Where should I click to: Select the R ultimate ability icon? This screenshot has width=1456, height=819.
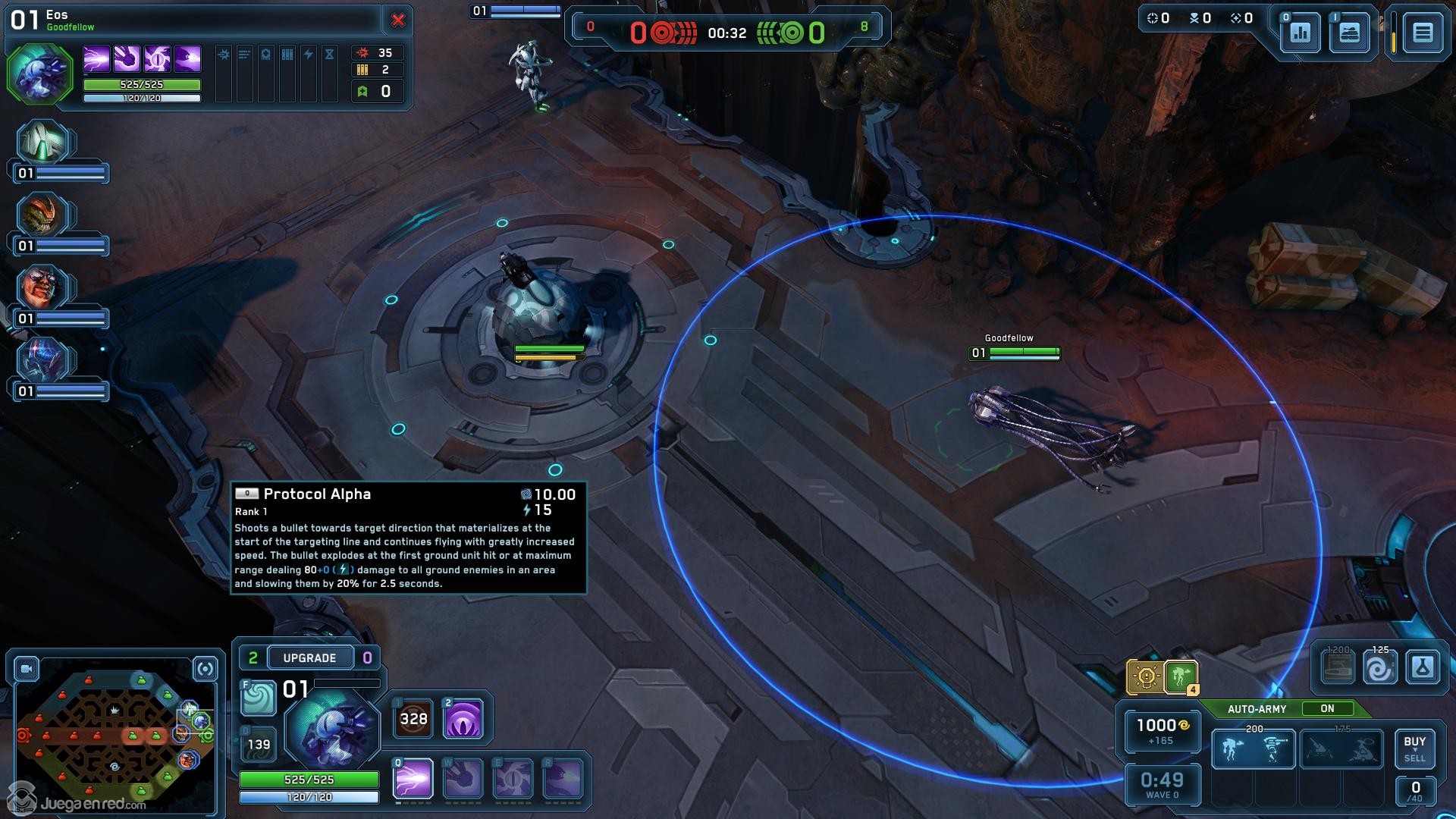pyautogui.click(x=563, y=778)
